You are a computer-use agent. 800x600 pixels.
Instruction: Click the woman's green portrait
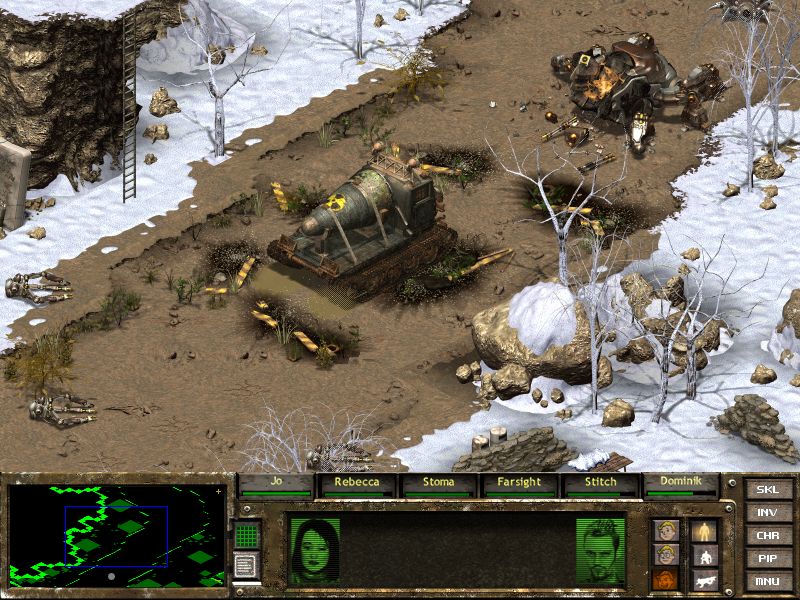pos(314,550)
